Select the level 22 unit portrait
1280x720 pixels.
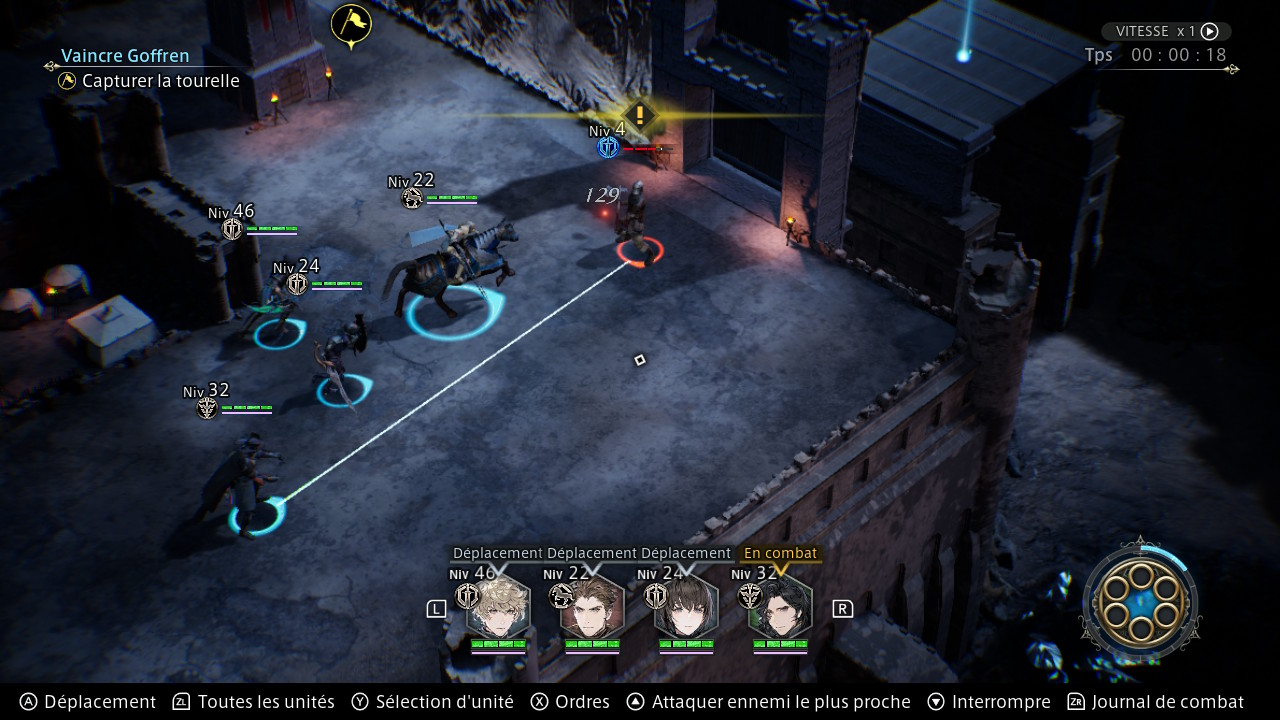pyautogui.click(x=591, y=606)
